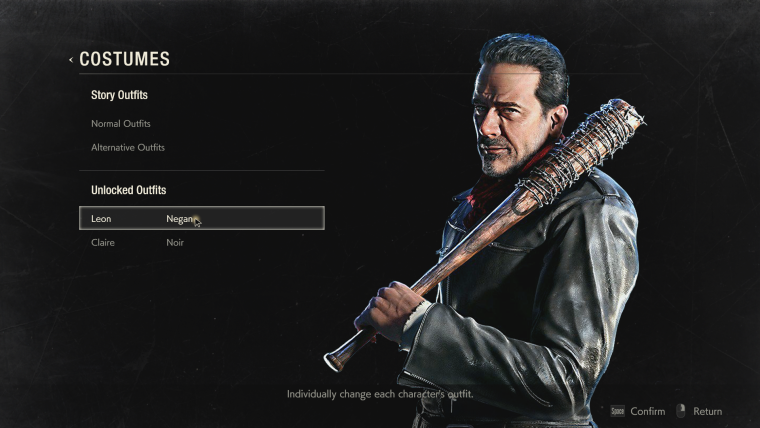Go back using the Costumes header arrow
This screenshot has width=760, height=428.
tap(71, 60)
